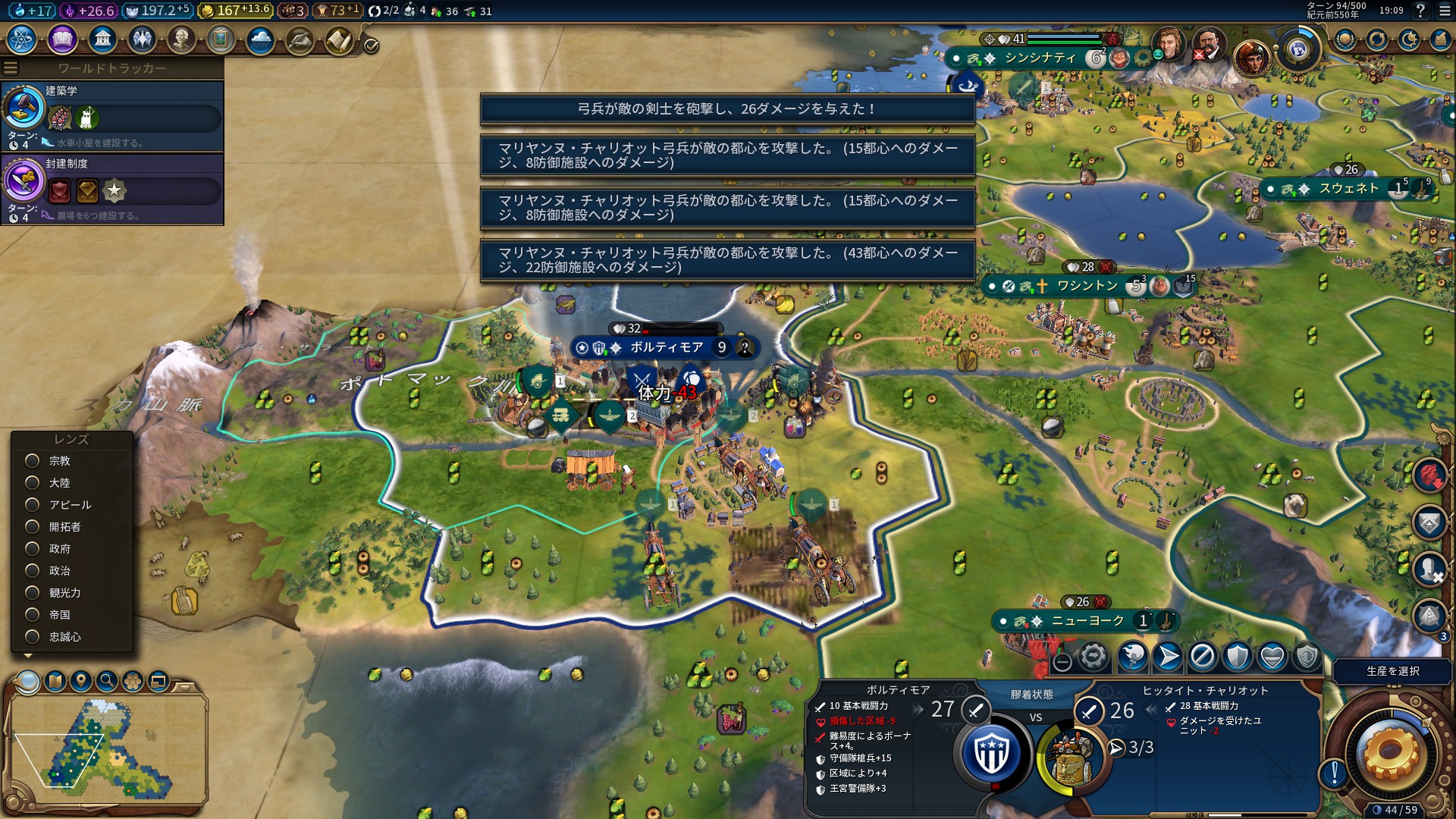Open the ボルティモア city banner

[666, 347]
